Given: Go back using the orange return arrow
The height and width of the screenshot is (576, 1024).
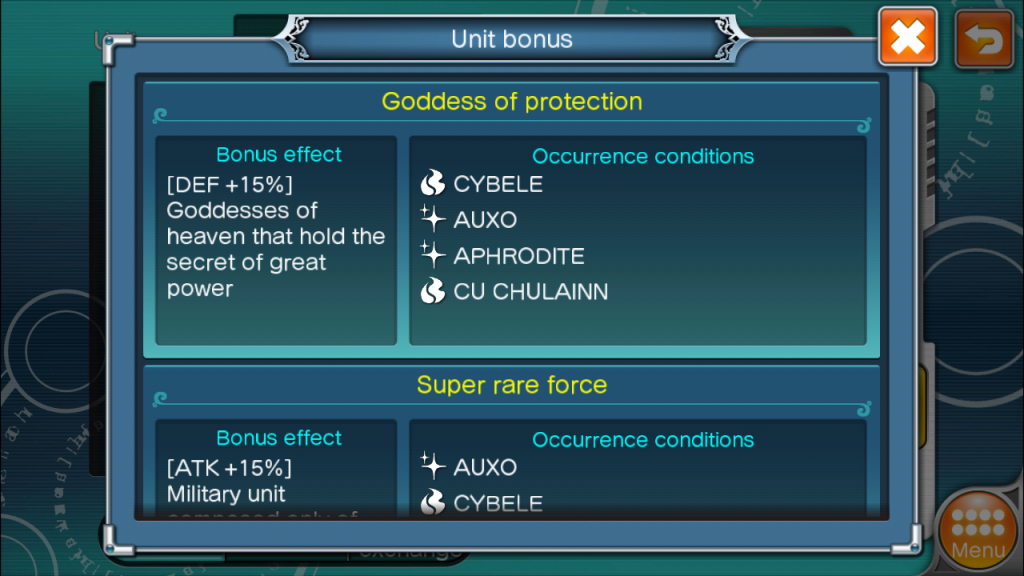Looking at the screenshot, I should 984,40.
